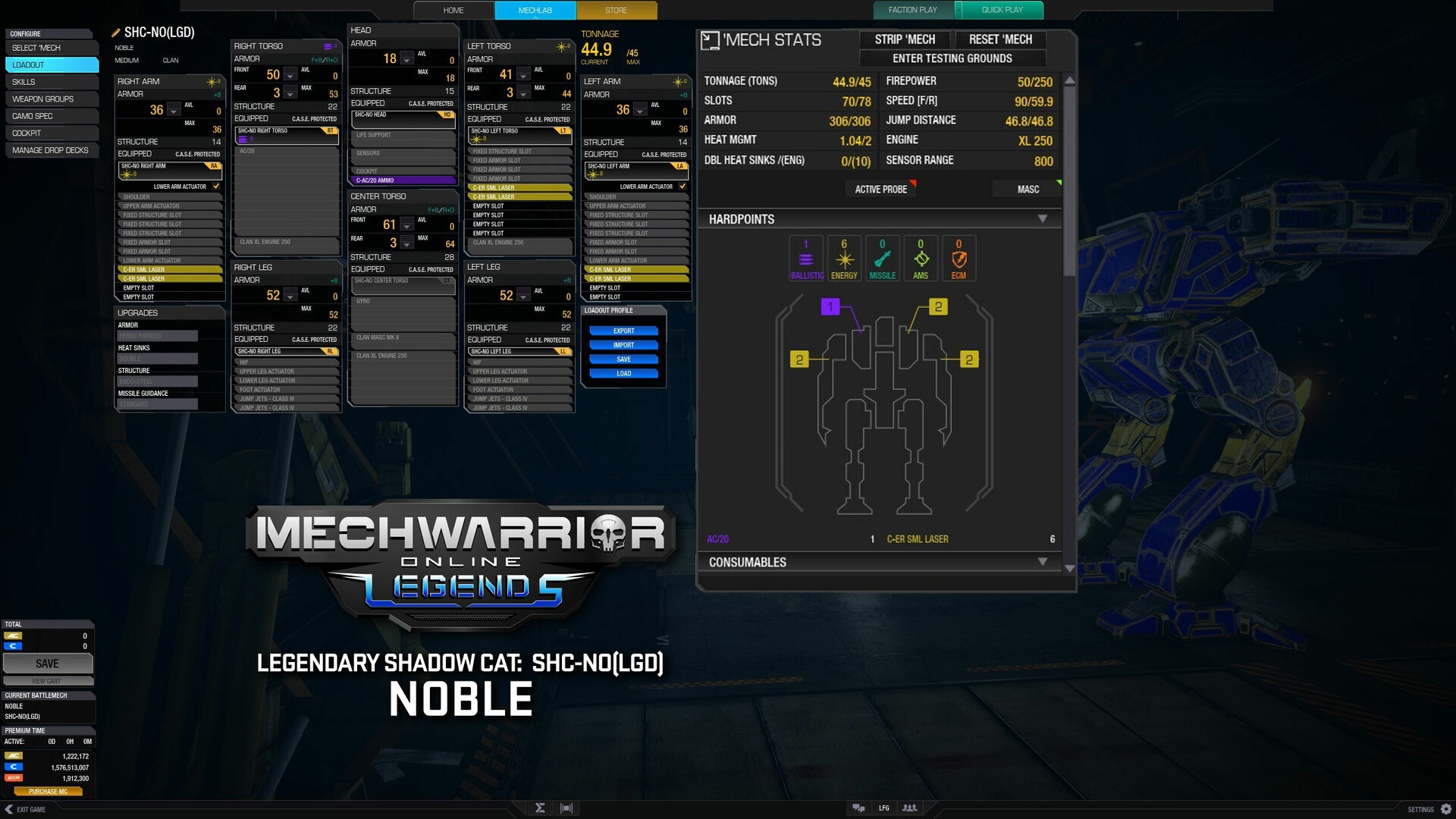Click the STRIP 'MECH button
The image size is (1456, 819).
tap(904, 39)
